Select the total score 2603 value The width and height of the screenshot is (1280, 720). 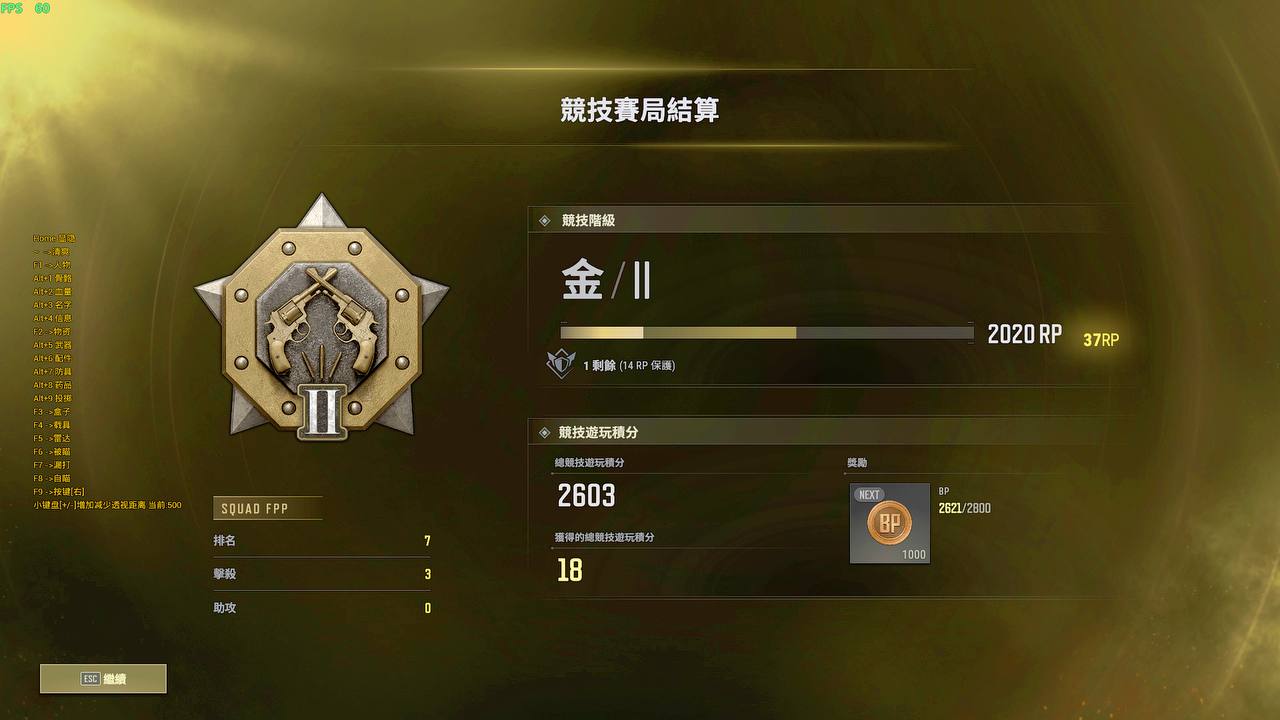point(585,496)
